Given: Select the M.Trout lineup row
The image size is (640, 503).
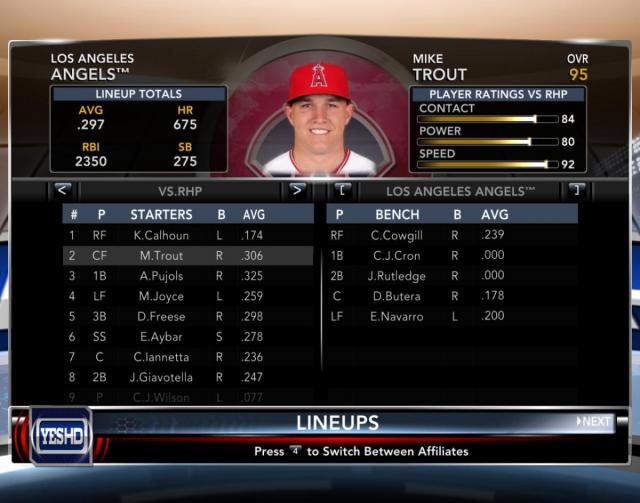Looking at the screenshot, I should point(160,256).
